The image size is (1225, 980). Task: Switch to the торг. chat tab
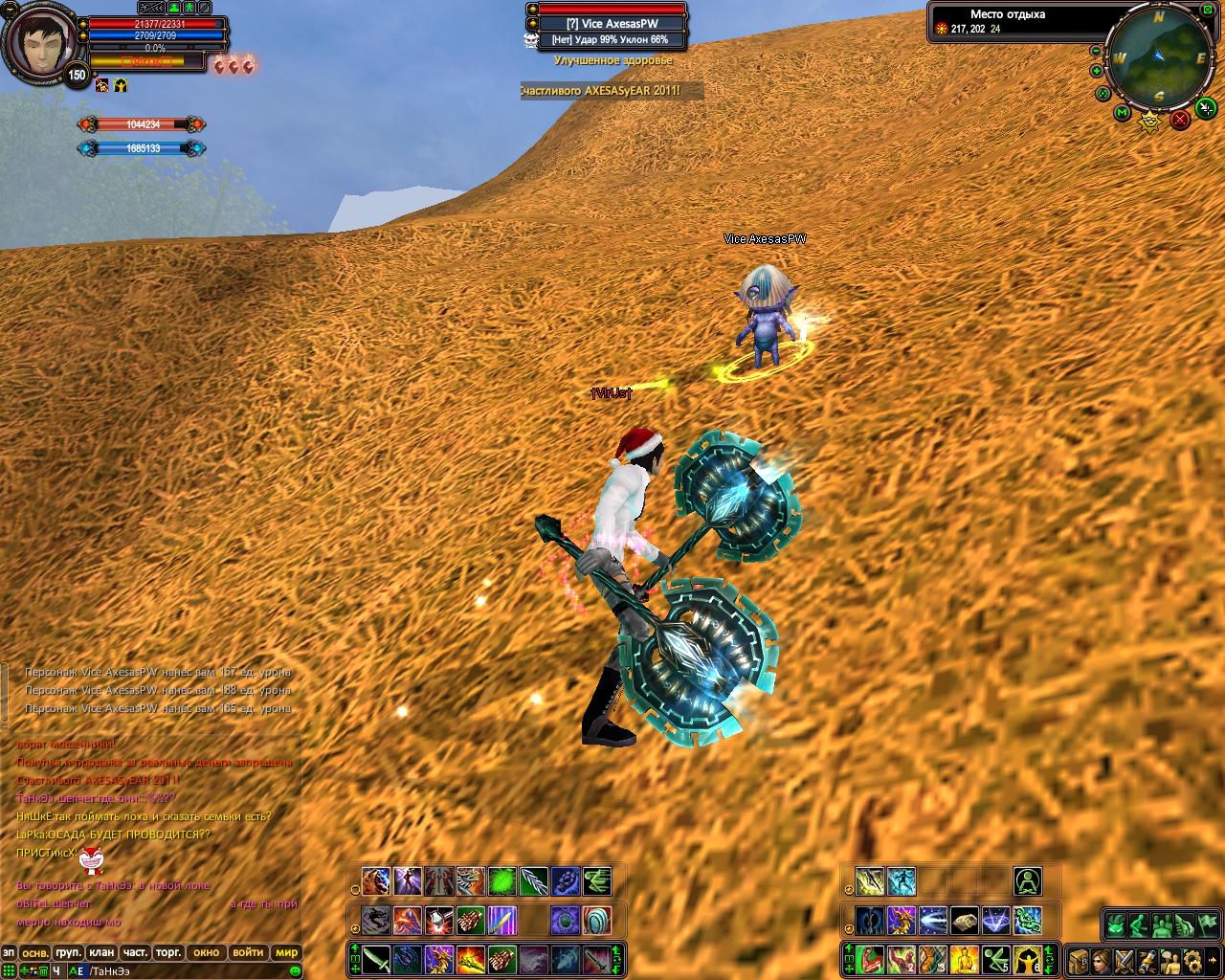(x=168, y=952)
